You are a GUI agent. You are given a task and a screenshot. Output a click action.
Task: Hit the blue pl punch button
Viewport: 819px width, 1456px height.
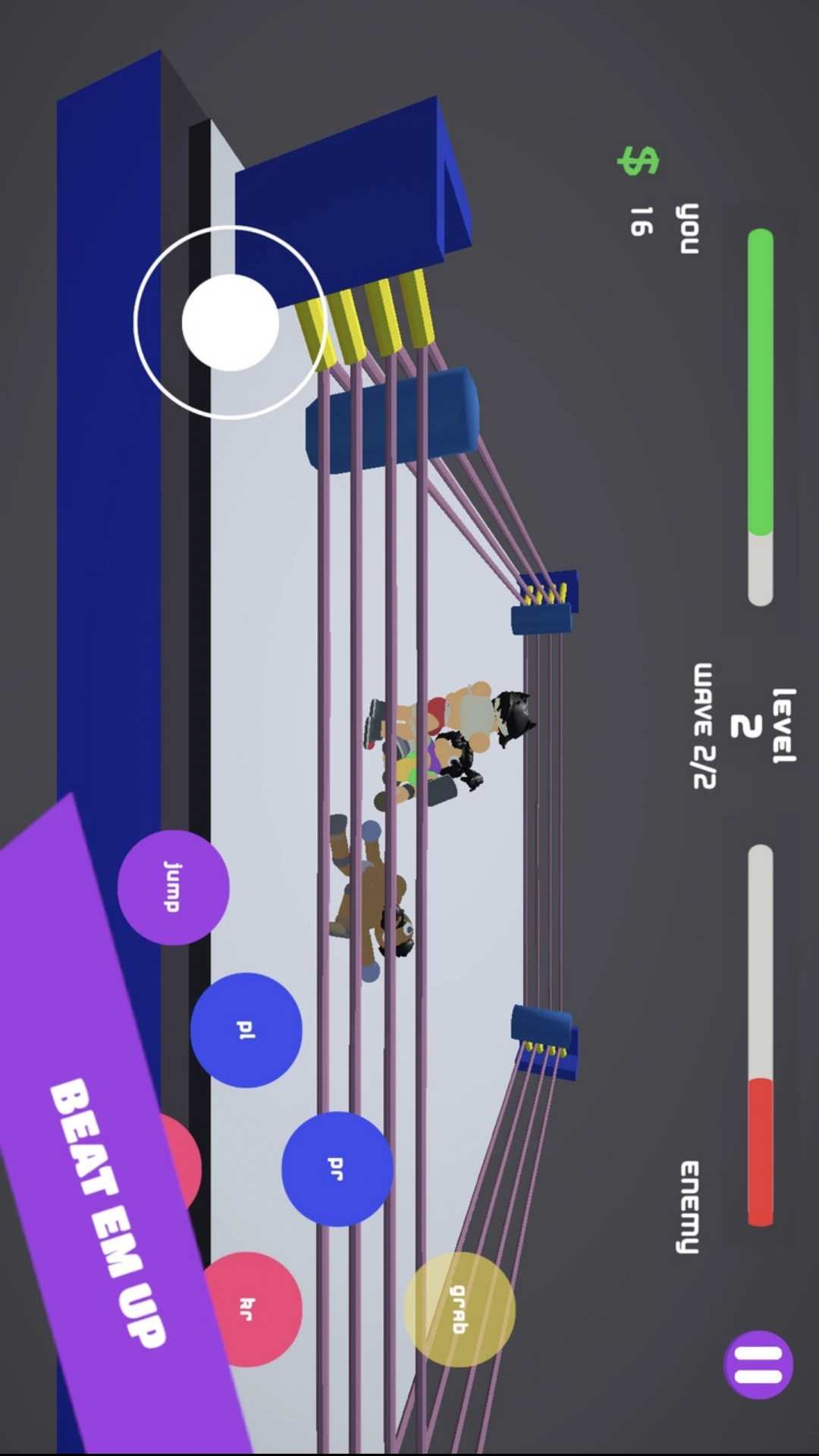pyautogui.click(x=246, y=1030)
